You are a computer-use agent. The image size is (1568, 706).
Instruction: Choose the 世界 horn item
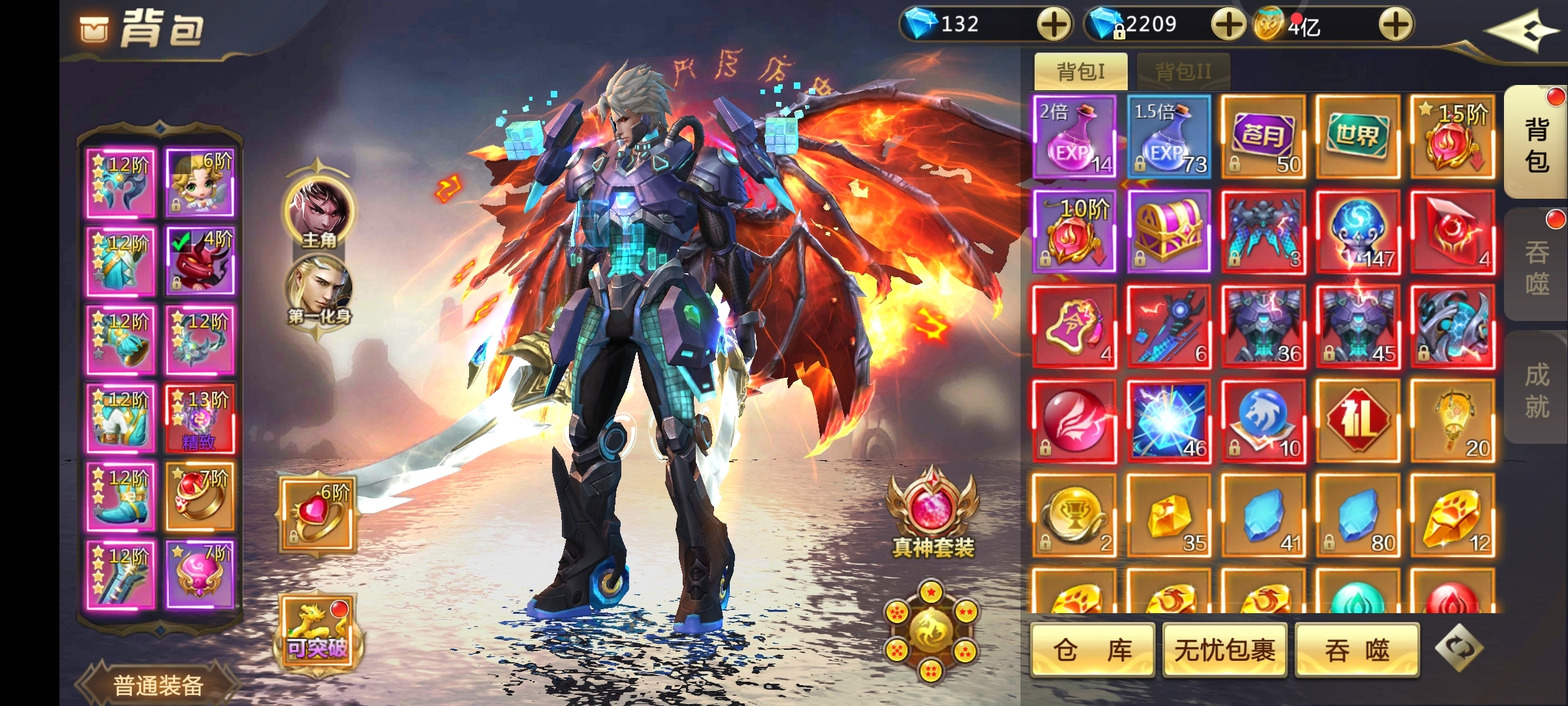coord(1358,137)
